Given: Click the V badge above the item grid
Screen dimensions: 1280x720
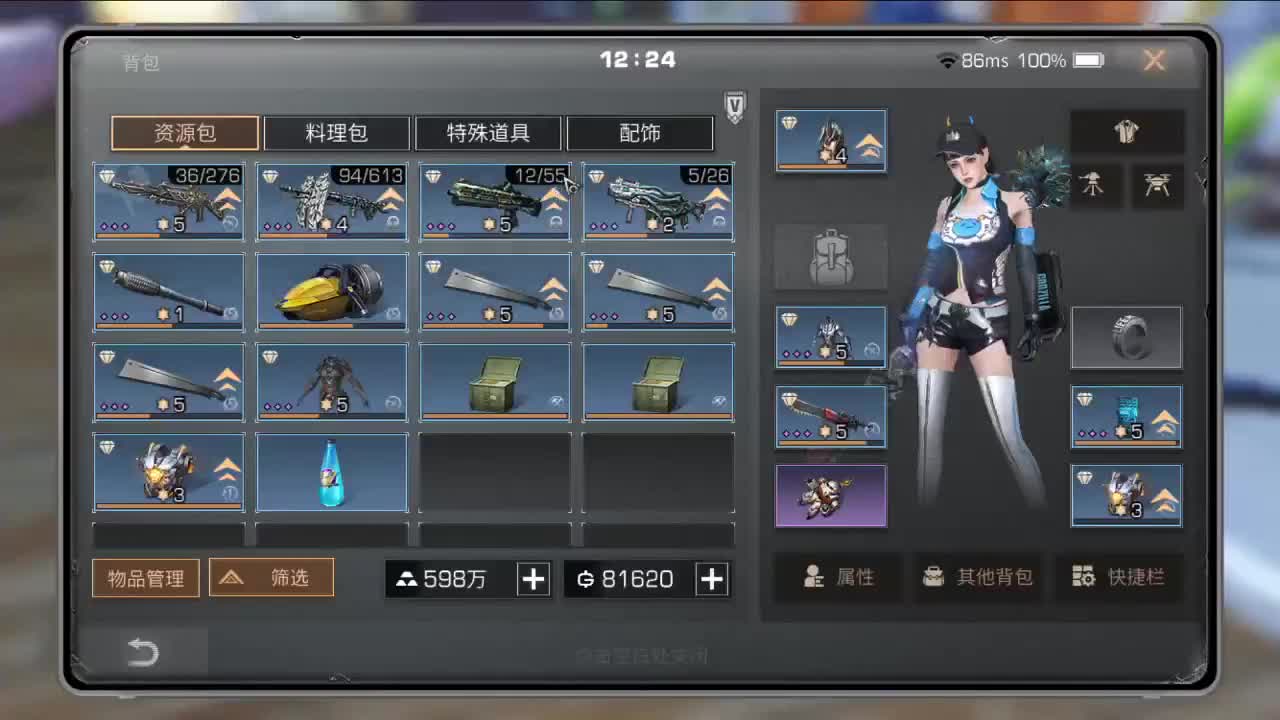Looking at the screenshot, I should pos(734,107).
